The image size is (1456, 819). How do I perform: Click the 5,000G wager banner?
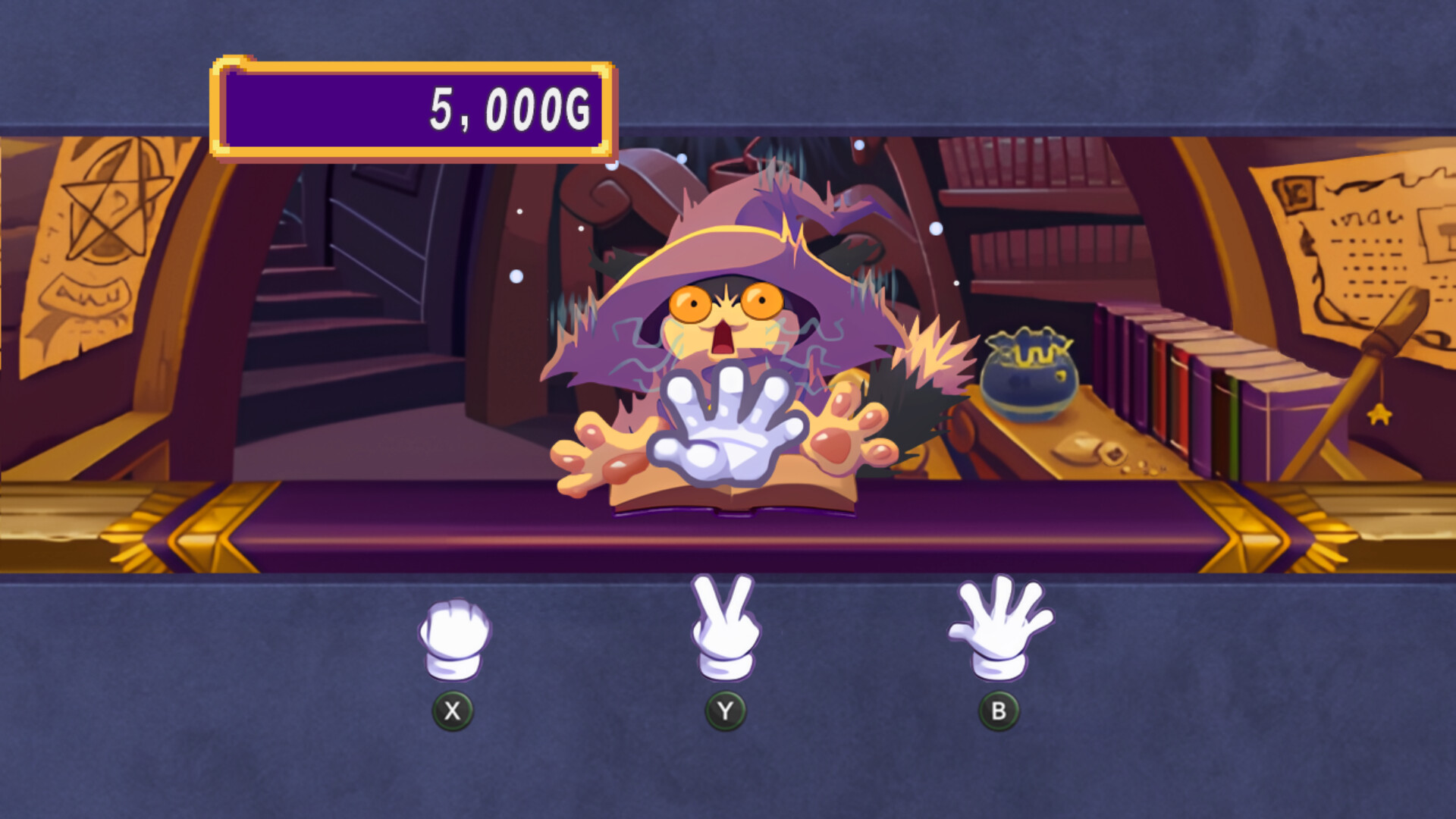[x=413, y=108]
